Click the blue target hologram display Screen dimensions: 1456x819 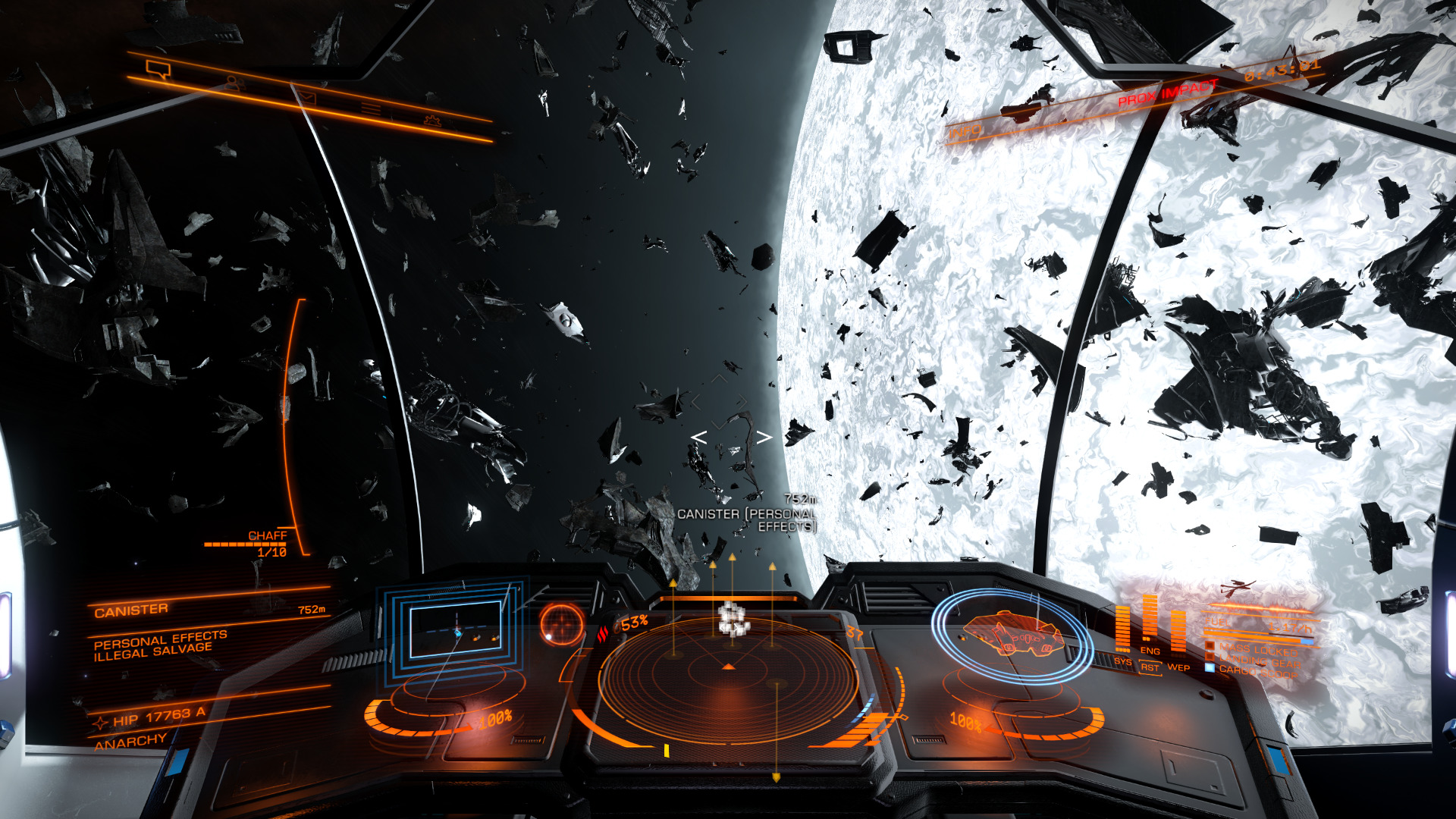click(x=455, y=629)
